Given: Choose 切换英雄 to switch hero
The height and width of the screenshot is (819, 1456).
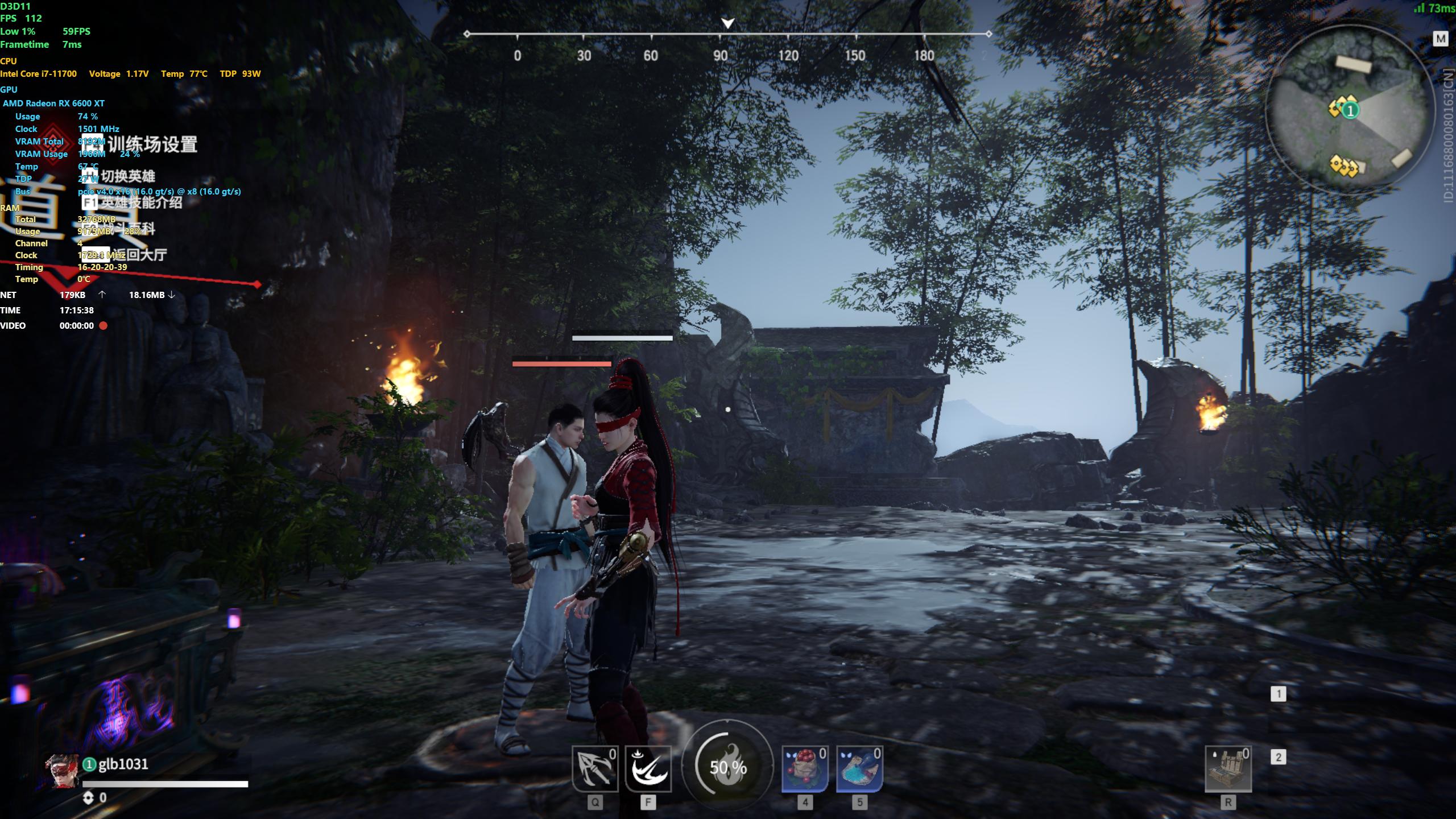Looking at the screenshot, I should [127, 176].
